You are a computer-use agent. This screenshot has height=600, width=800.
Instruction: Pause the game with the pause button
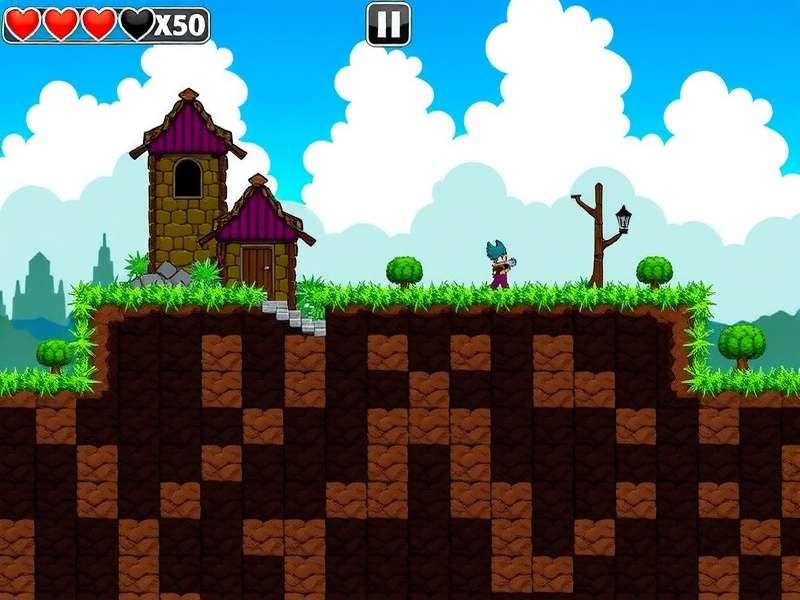click(x=388, y=23)
